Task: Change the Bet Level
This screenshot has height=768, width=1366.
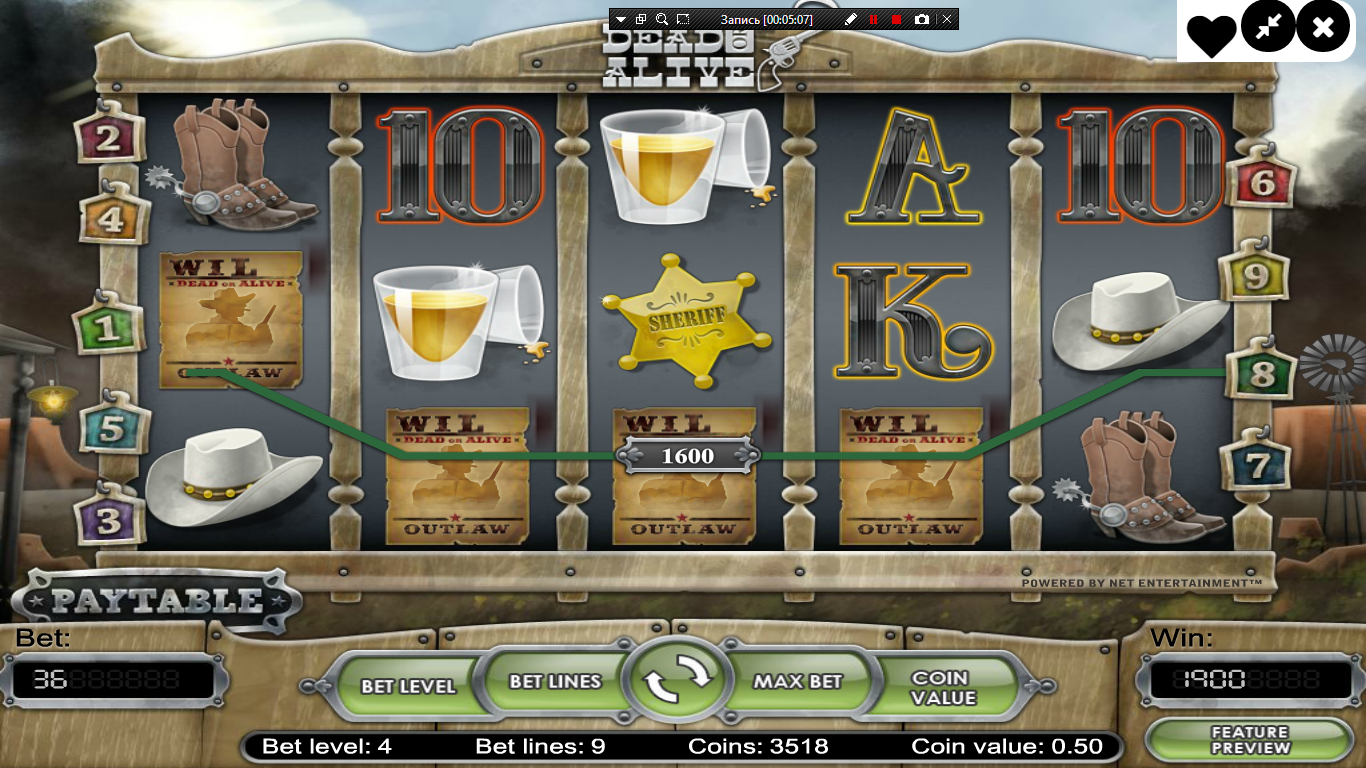Action: pyautogui.click(x=408, y=686)
